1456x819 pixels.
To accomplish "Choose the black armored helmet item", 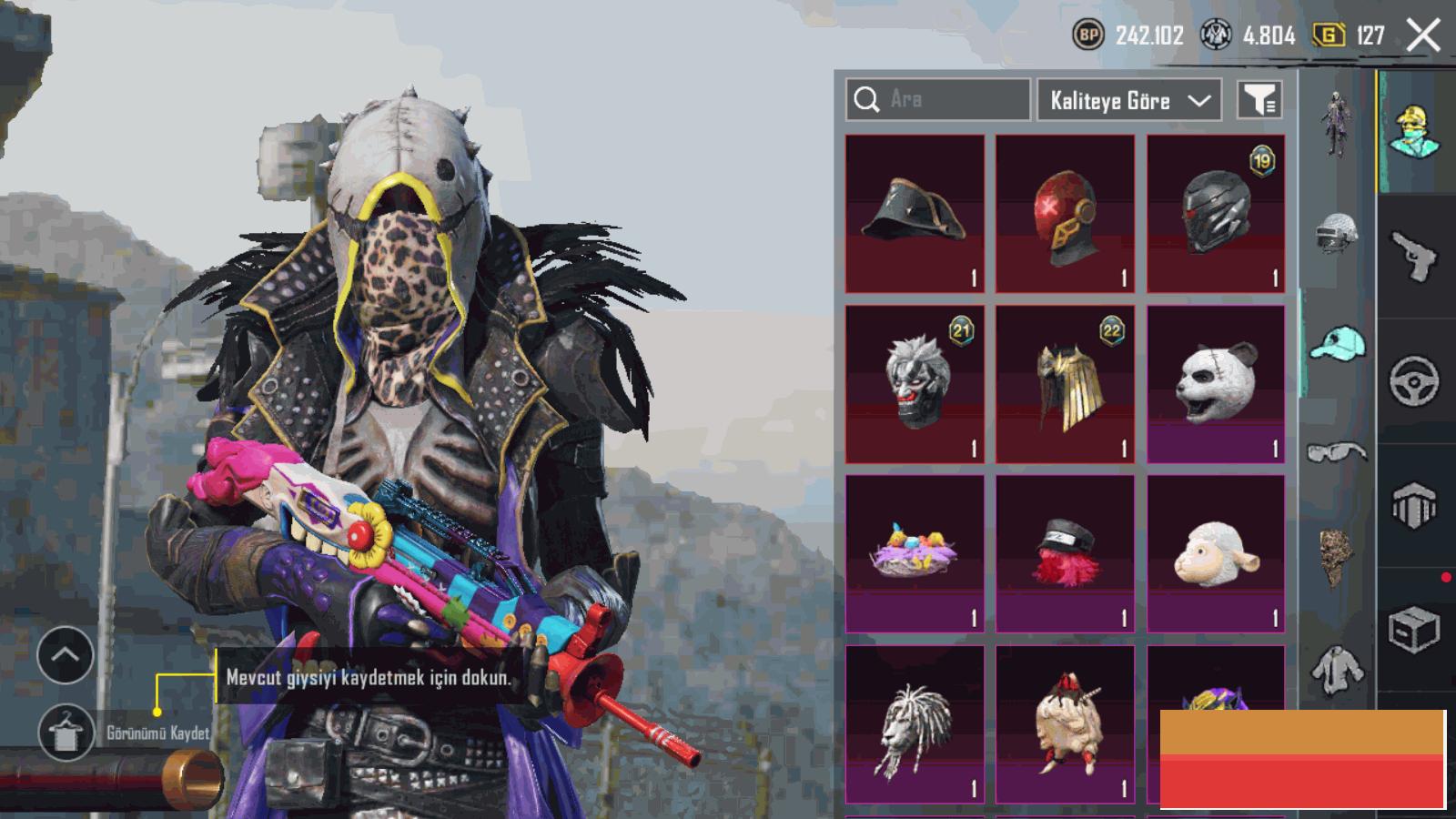I will point(1216,214).
